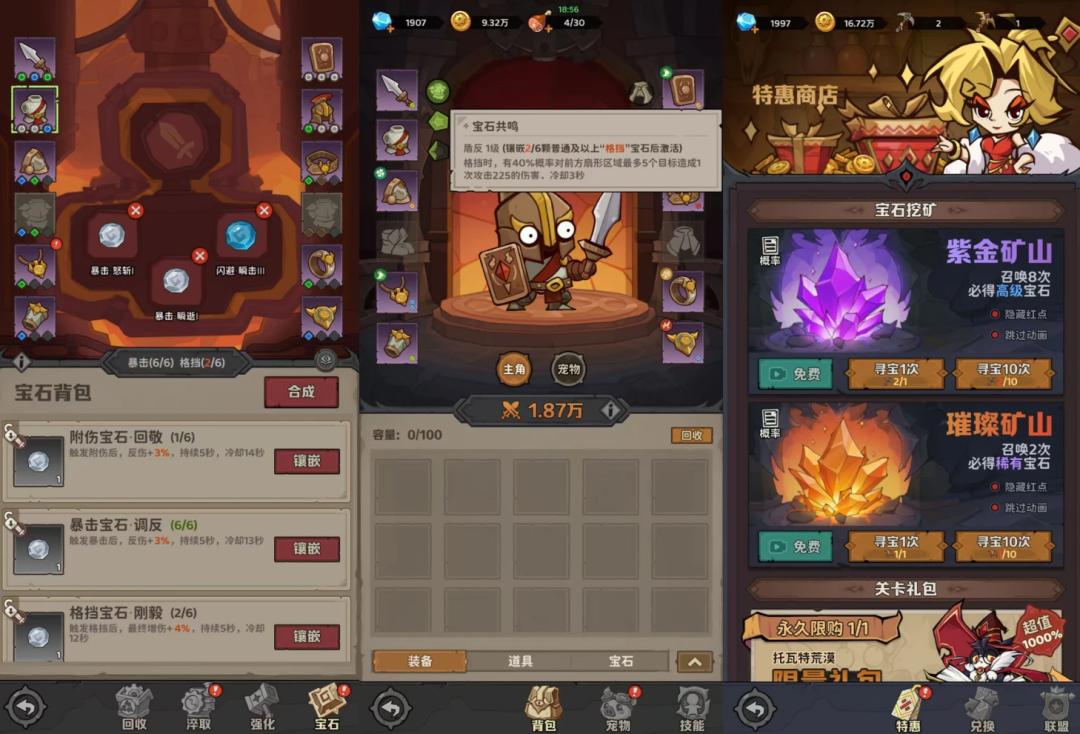Image resolution: width=1080 pixels, height=734 pixels.
Task: Embed the 暴击宝石·调反 gem
Action: [x=306, y=549]
